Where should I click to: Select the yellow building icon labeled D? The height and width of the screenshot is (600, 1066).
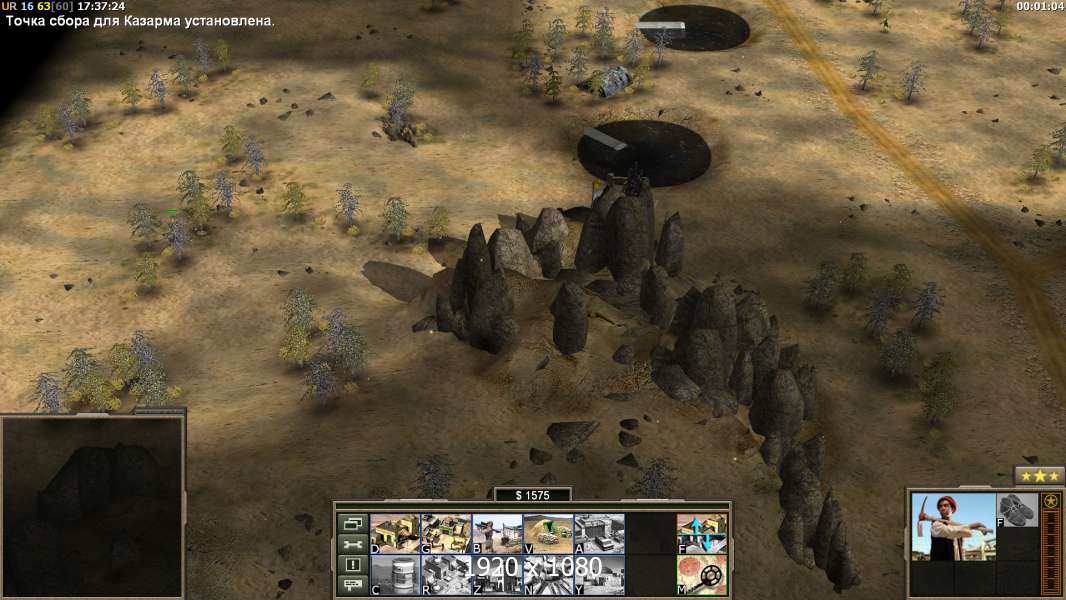point(395,533)
